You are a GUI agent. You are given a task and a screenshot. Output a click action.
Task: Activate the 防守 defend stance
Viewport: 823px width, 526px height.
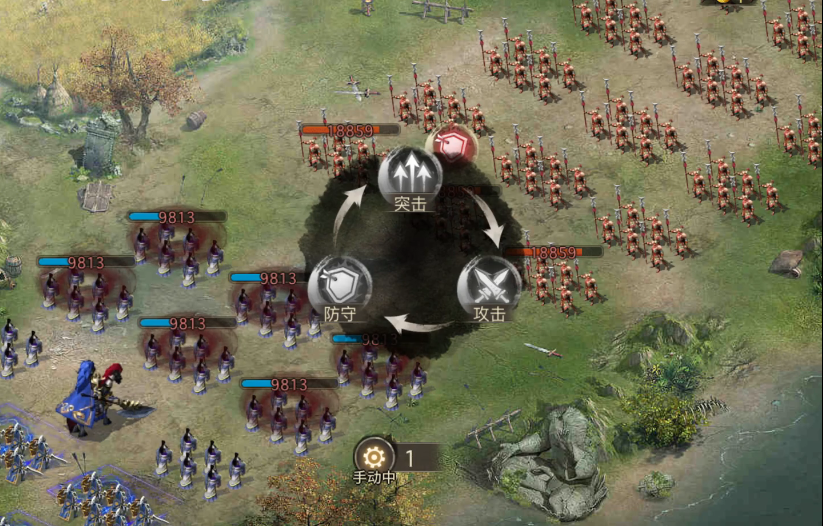(340, 284)
